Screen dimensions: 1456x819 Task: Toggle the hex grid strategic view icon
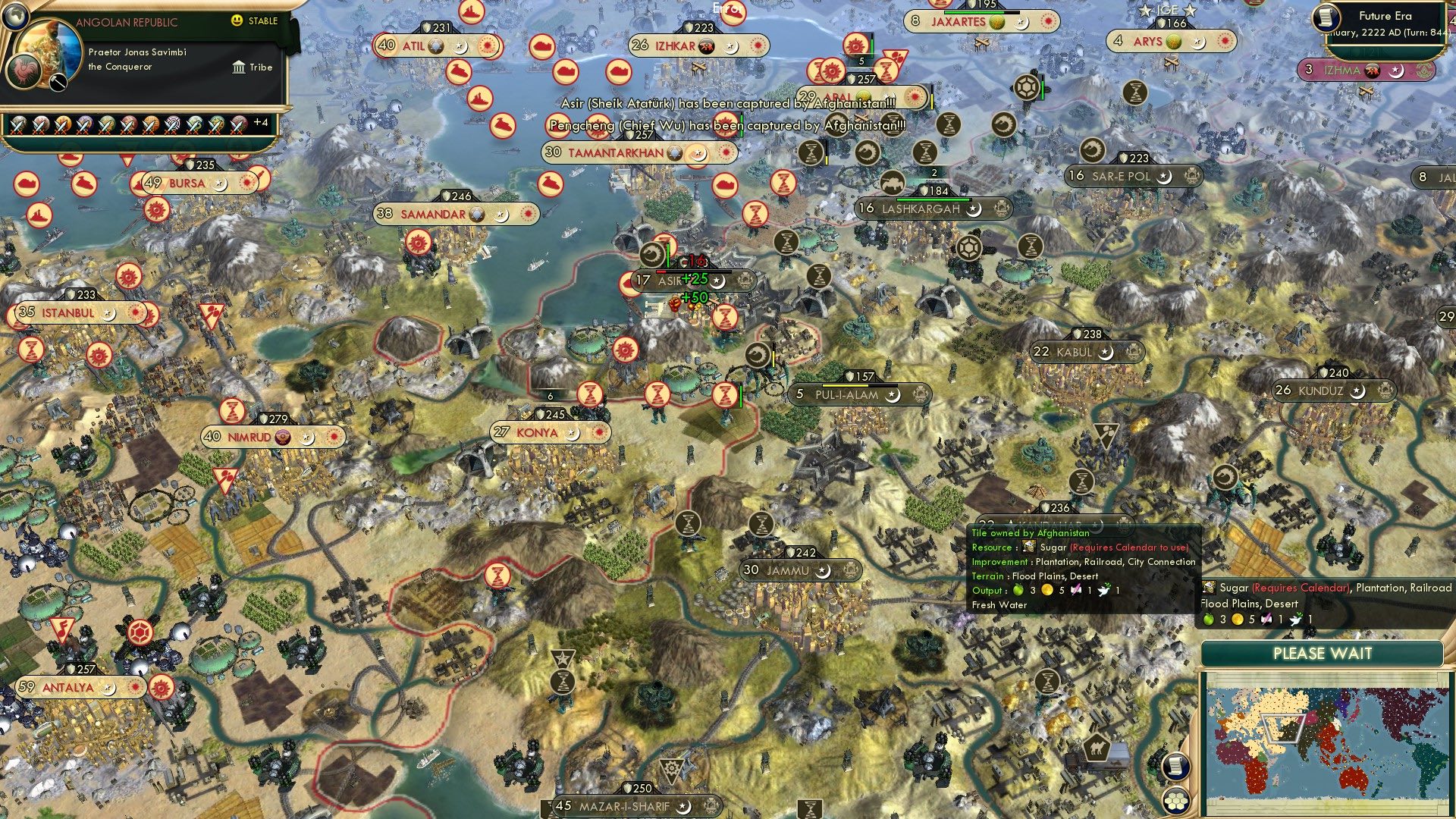1177,802
